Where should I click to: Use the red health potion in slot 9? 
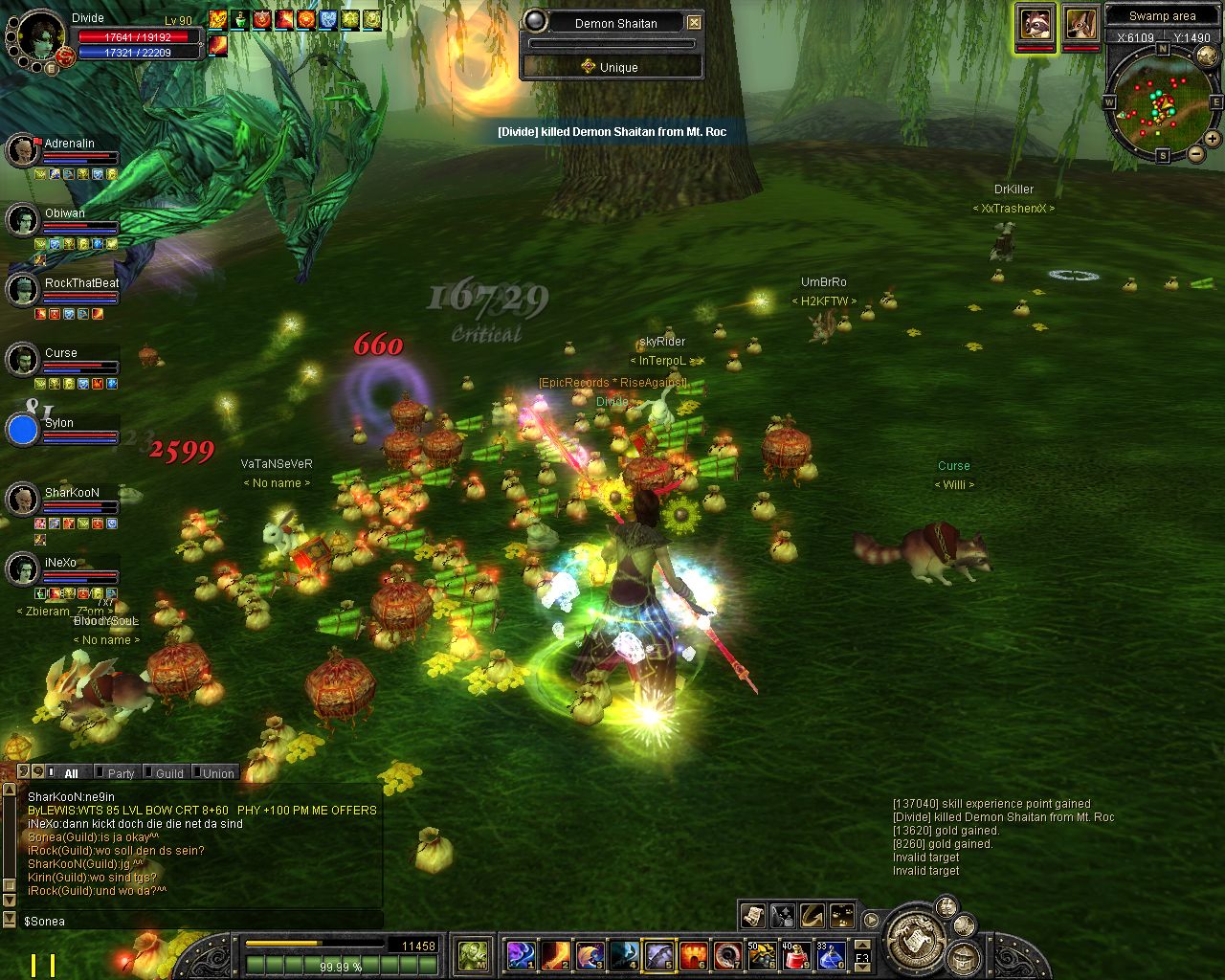pos(794,954)
